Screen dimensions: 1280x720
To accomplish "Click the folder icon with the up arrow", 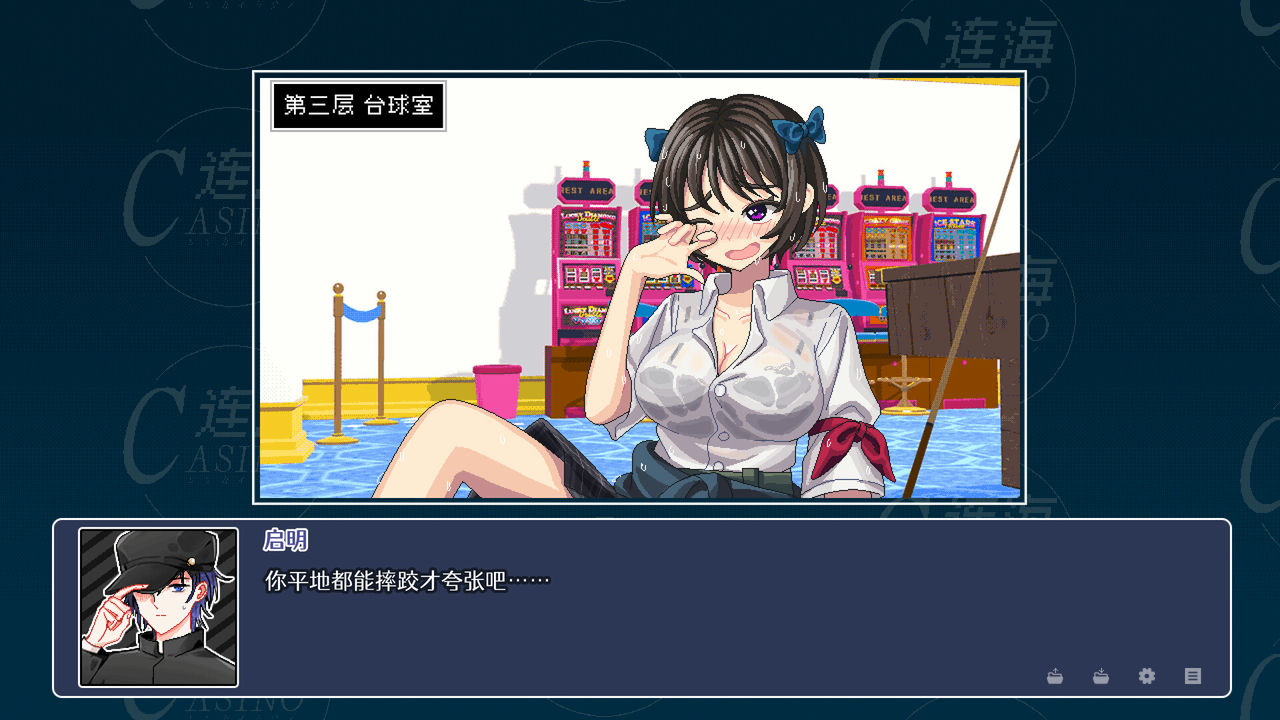I will click(1055, 676).
